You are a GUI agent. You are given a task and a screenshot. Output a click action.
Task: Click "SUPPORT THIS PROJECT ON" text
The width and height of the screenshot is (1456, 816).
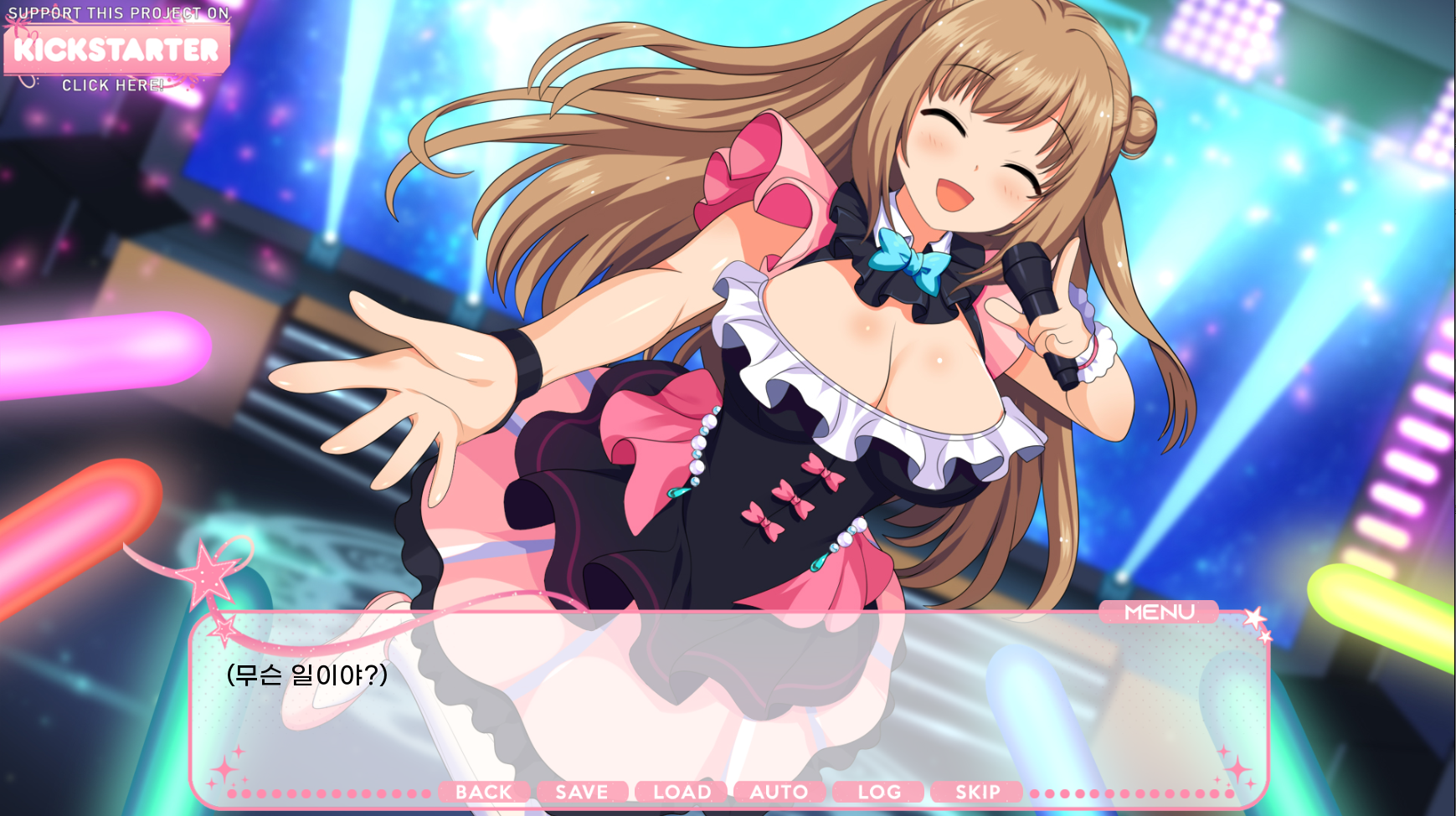pyautogui.click(x=116, y=13)
